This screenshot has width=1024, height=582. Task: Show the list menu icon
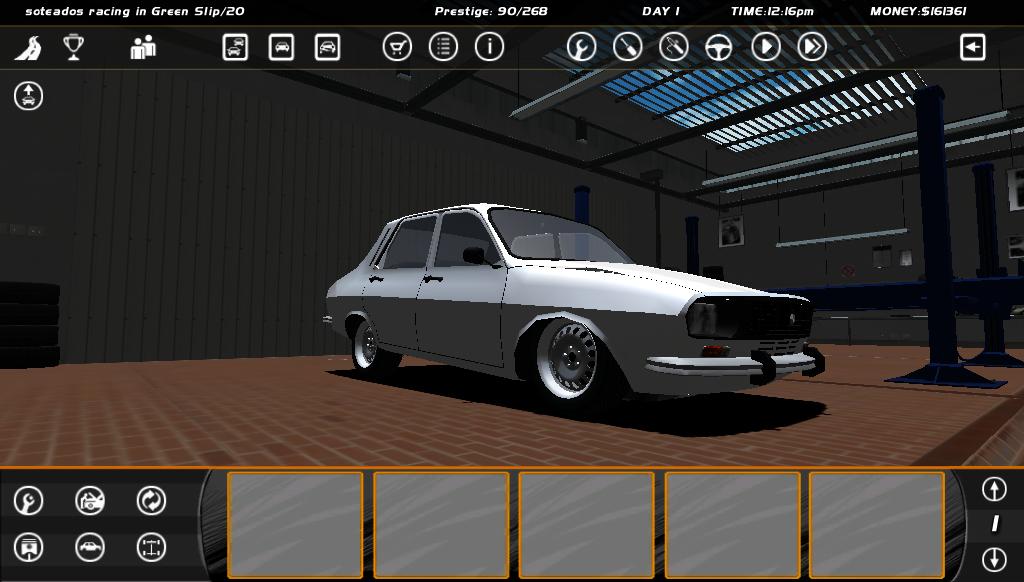[x=443, y=47]
